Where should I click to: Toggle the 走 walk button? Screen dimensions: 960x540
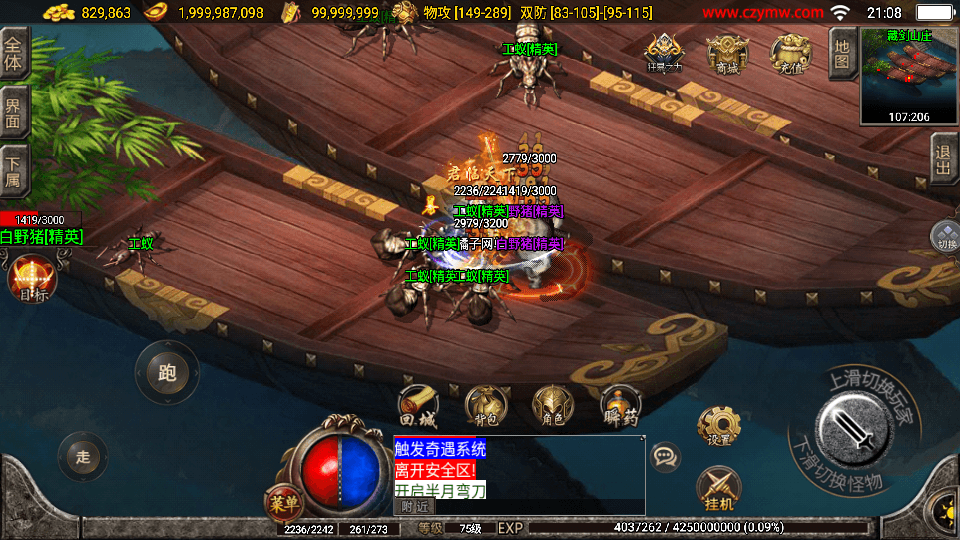pos(83,457)
